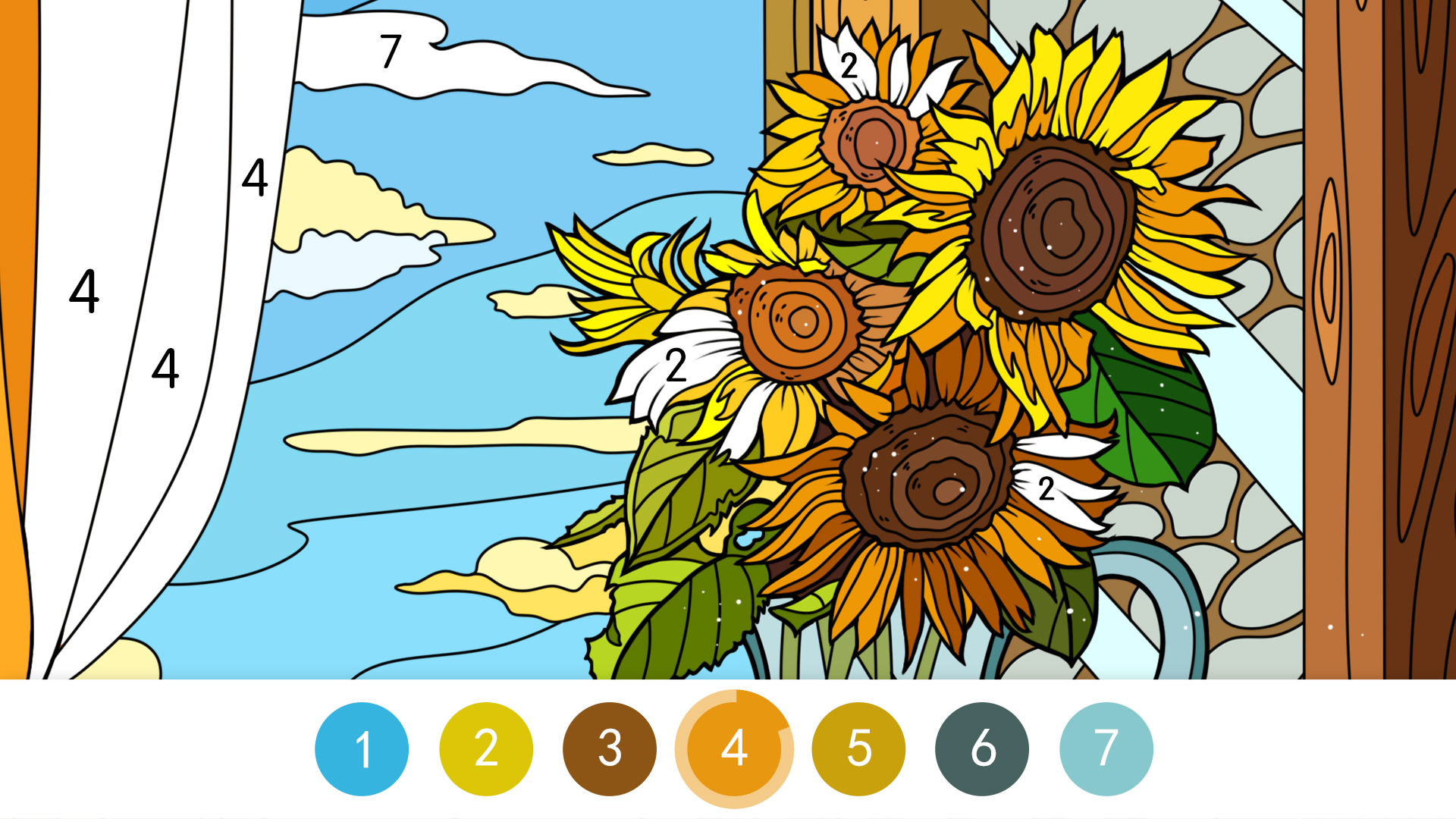This screenshot has width=1456, height=819.
Task: Select the currently active orange swatch 4
Action: tap(733, 748)
